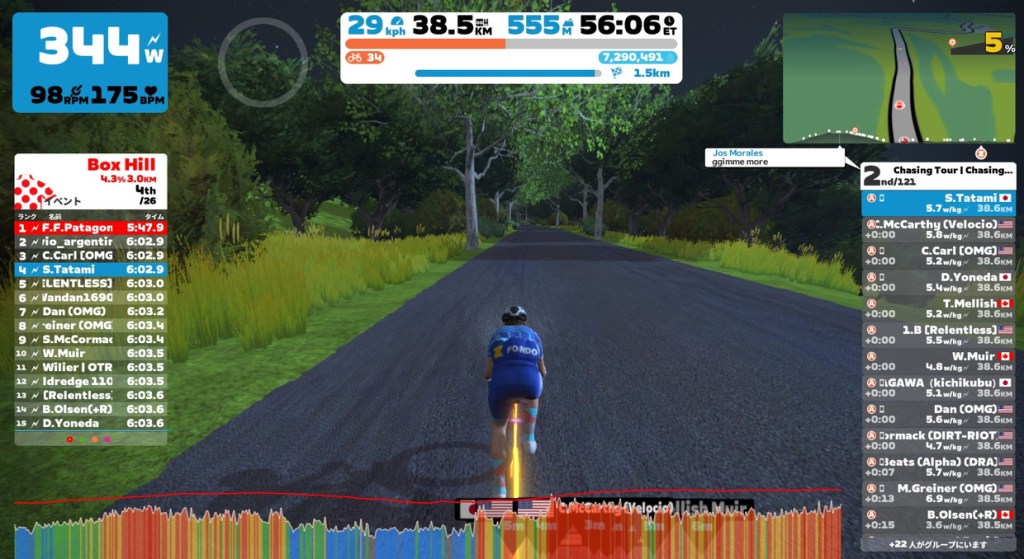
Task: Select C.Carl (OMG) in the nearby riders list
Action: point(938,255)
